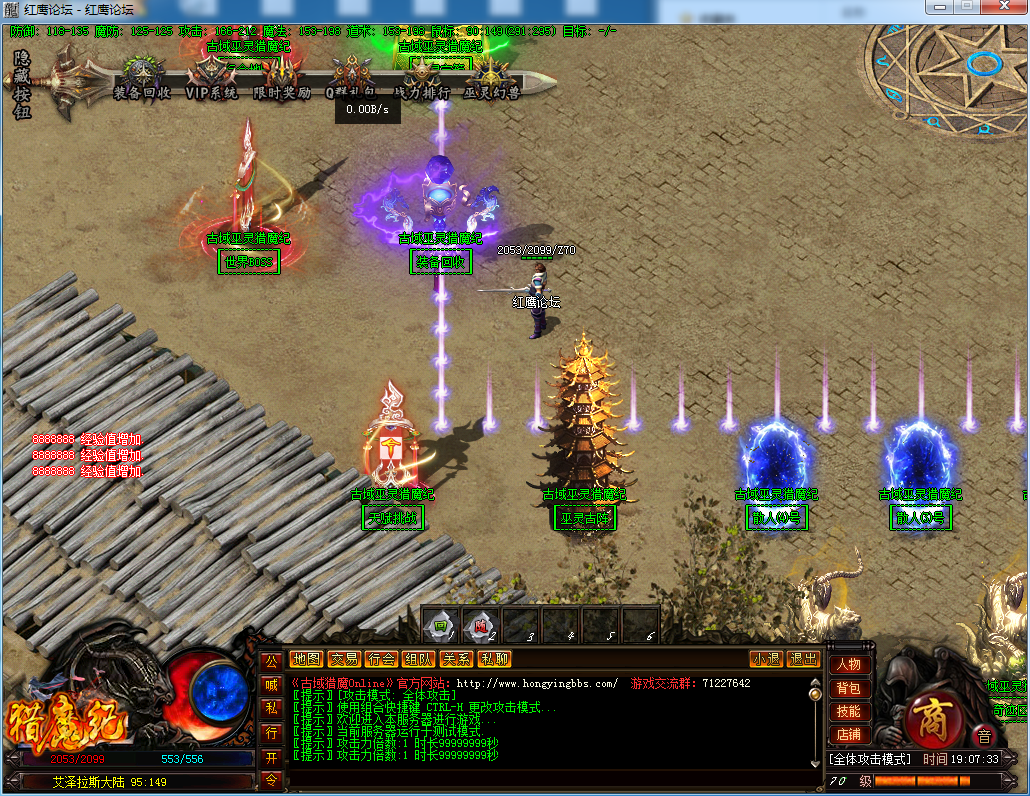Viewport: 1030px width, 796px height.
Task: Open the 人物 character panel
Action: point(848,665)
